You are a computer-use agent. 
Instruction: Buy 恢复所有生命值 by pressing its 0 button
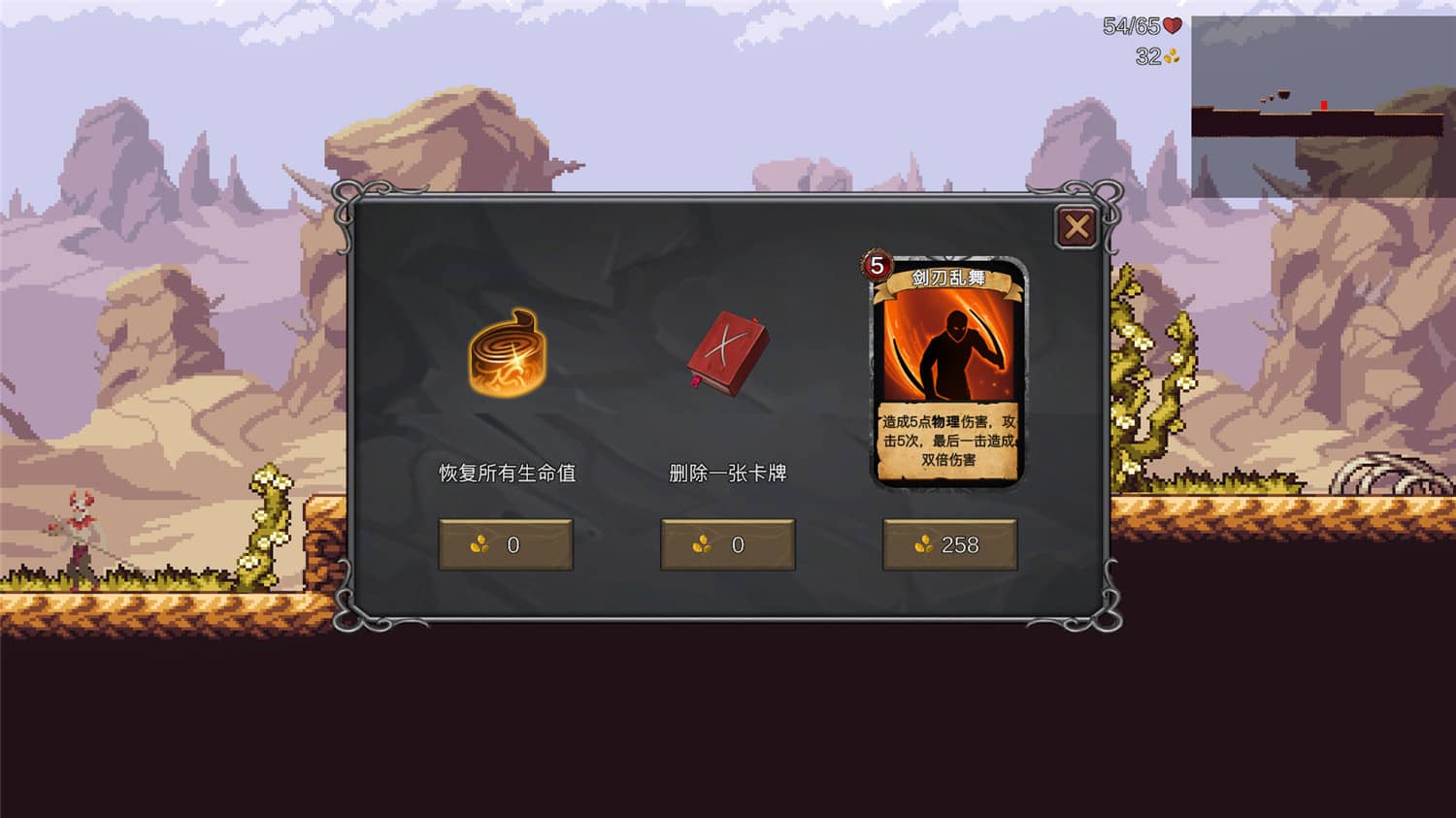coord(506,544)
